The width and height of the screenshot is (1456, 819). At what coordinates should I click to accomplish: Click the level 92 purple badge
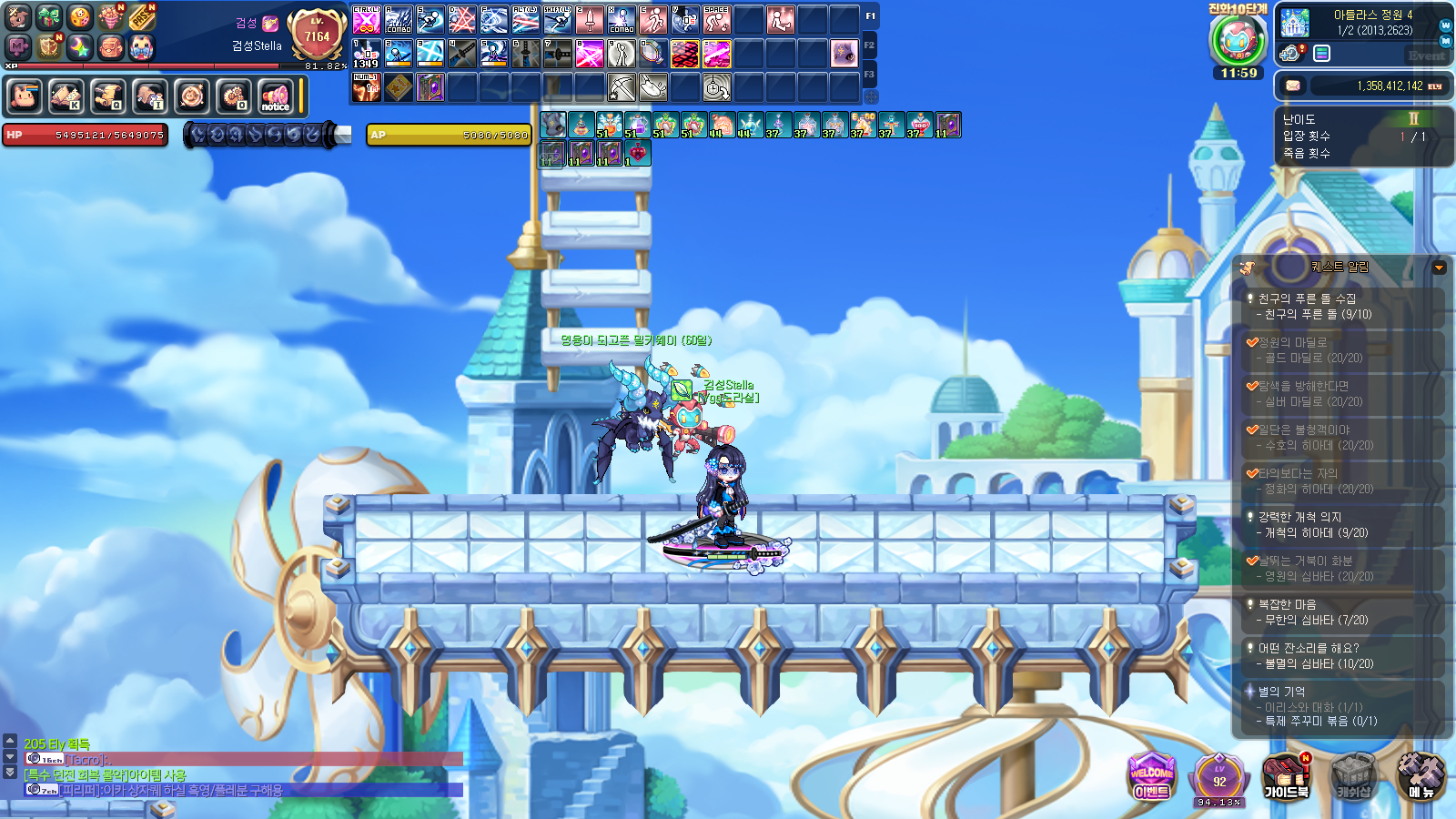click(1218, 778)
